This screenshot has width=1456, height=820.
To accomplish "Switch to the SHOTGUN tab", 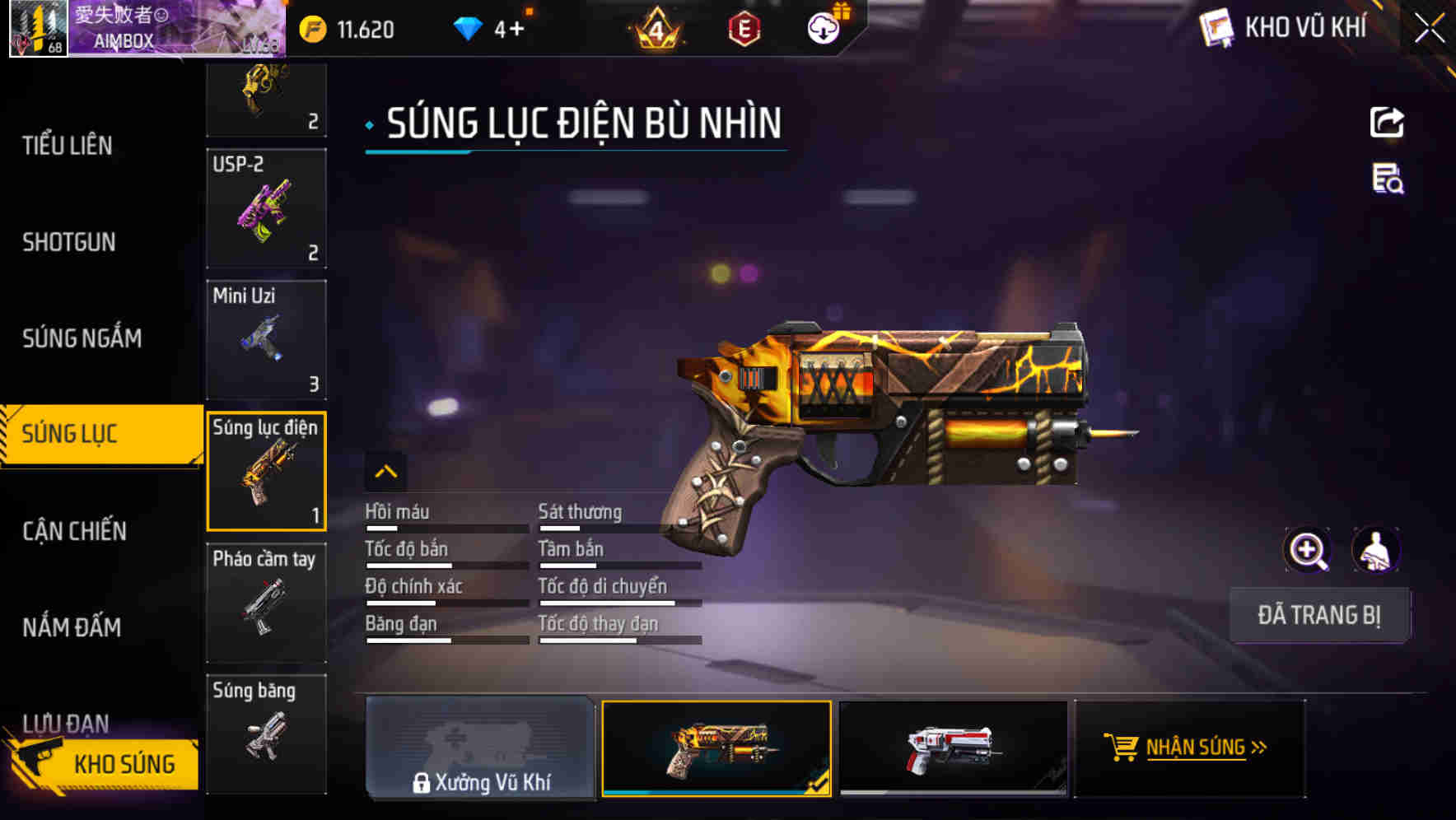I will 69,242.
